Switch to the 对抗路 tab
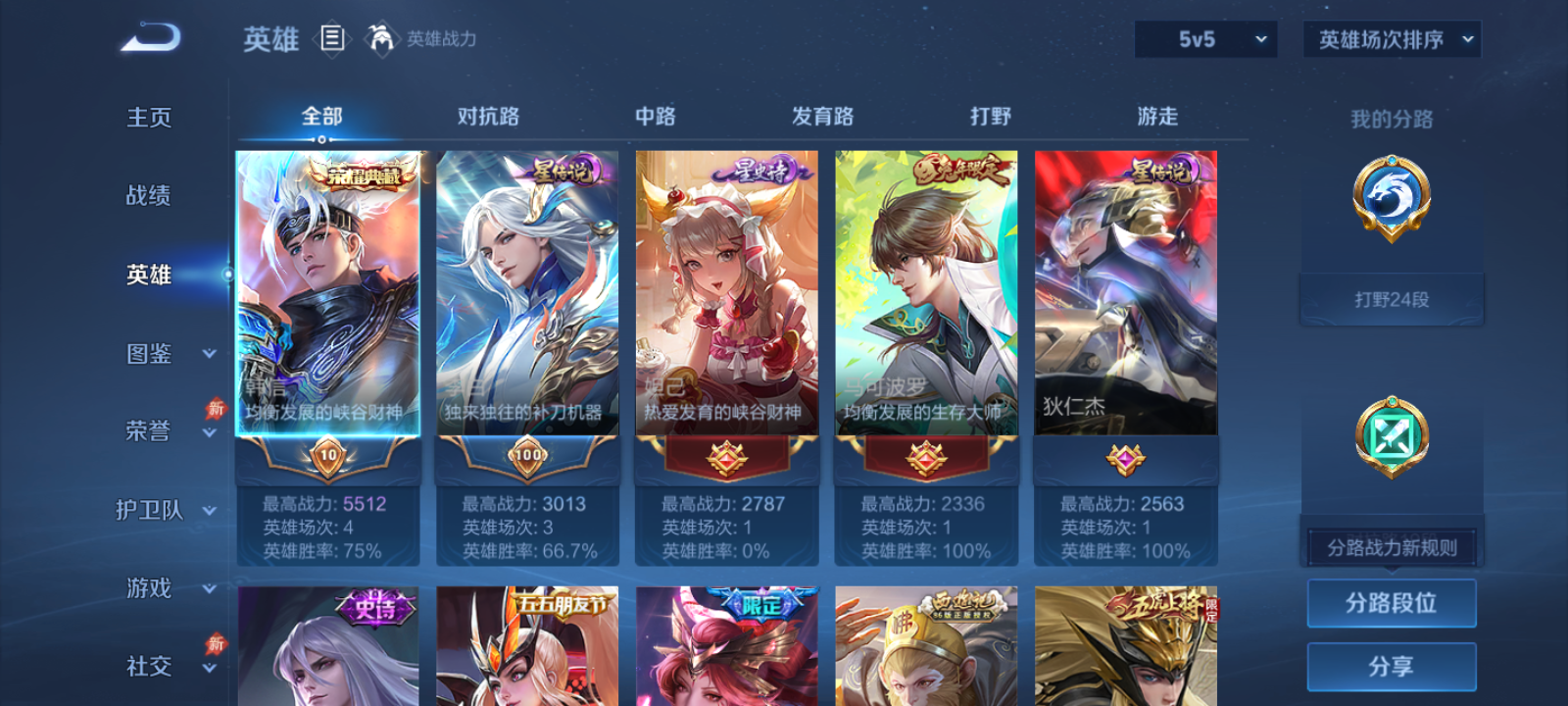 (490, 116)
